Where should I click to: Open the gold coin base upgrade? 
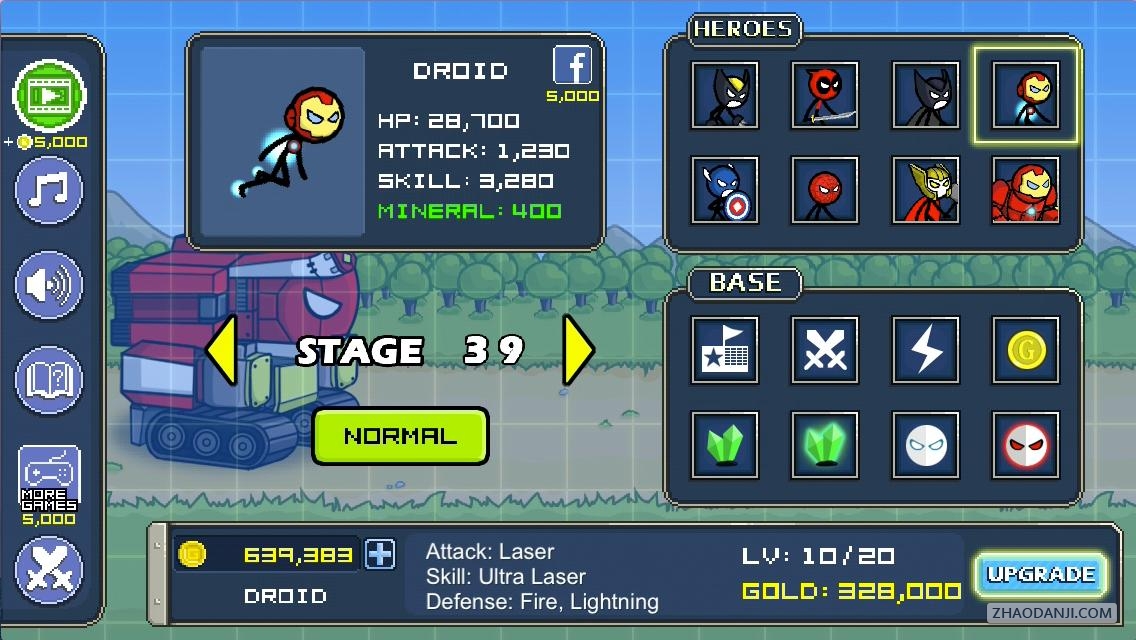(1025, 350)
